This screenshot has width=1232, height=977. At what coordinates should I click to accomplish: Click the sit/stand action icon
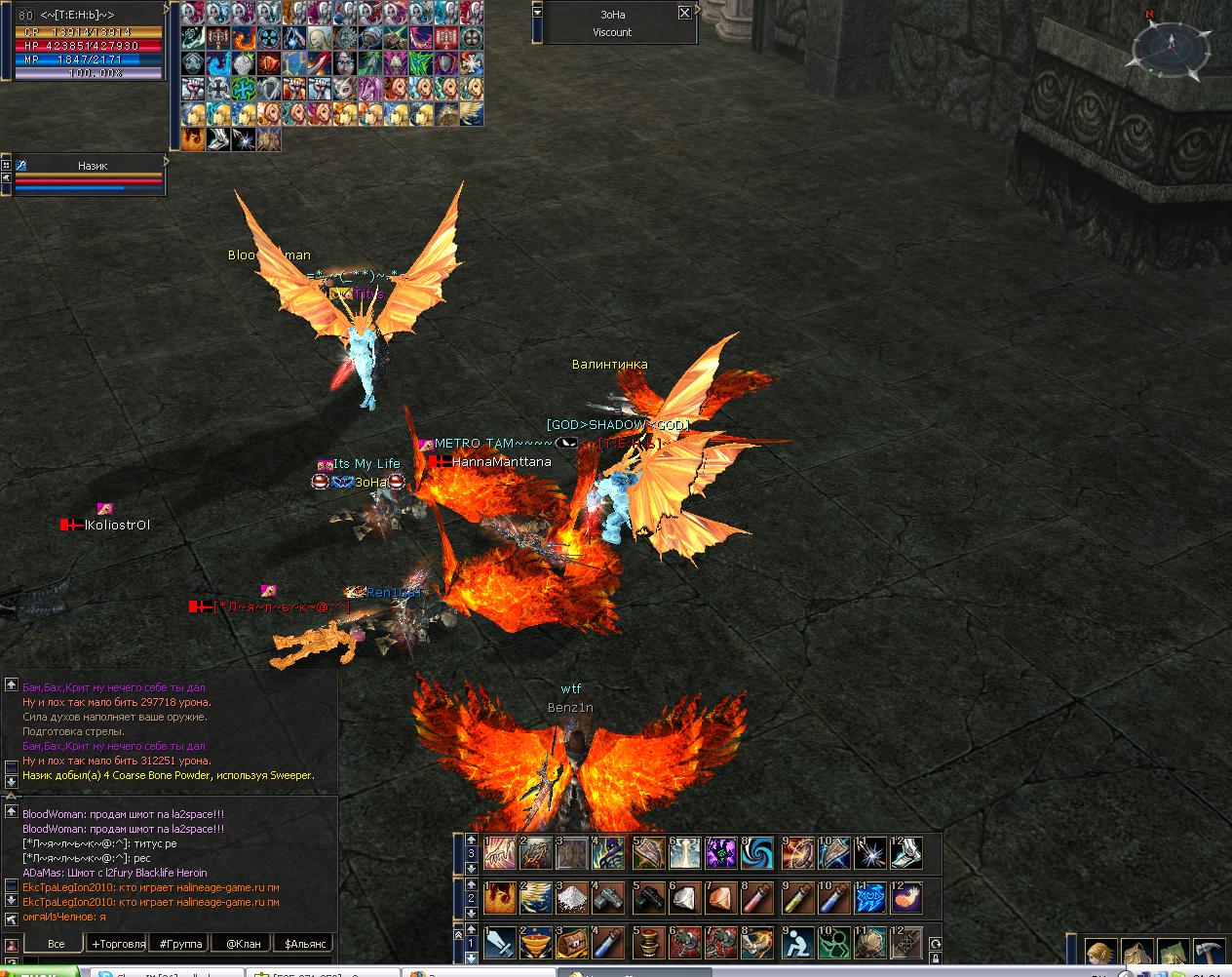797,943
